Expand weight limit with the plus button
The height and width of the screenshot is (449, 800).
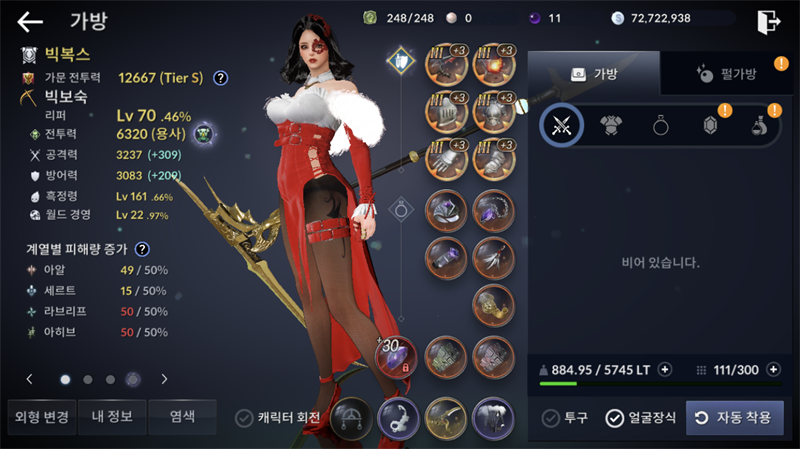665,370
